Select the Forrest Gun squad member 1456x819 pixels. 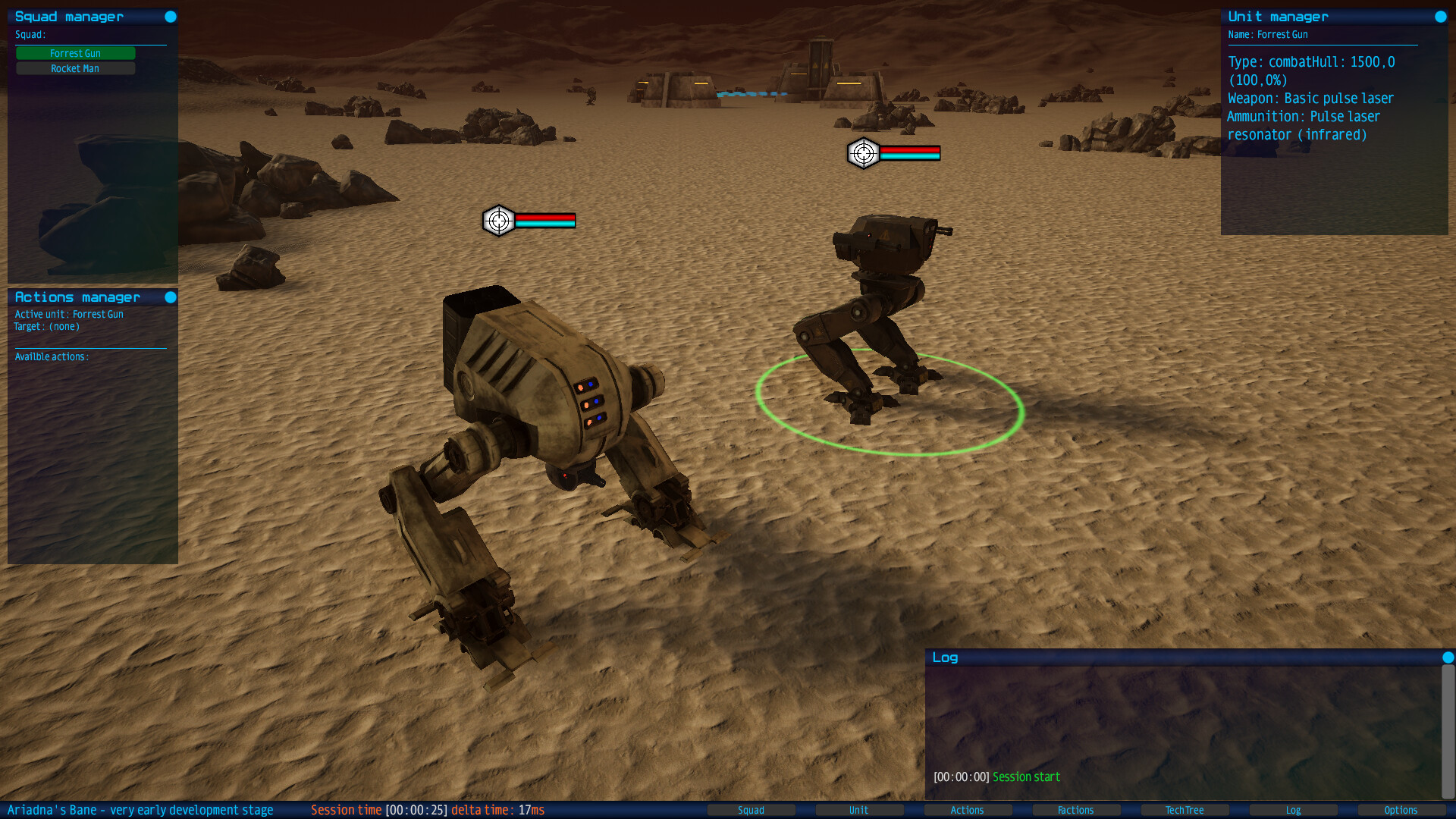pyautogui.click(x=75, y=53)
